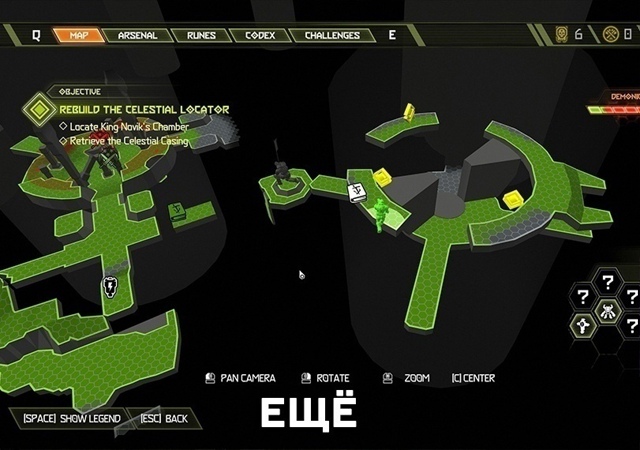Open the Runes tab

tap(200, 35)
